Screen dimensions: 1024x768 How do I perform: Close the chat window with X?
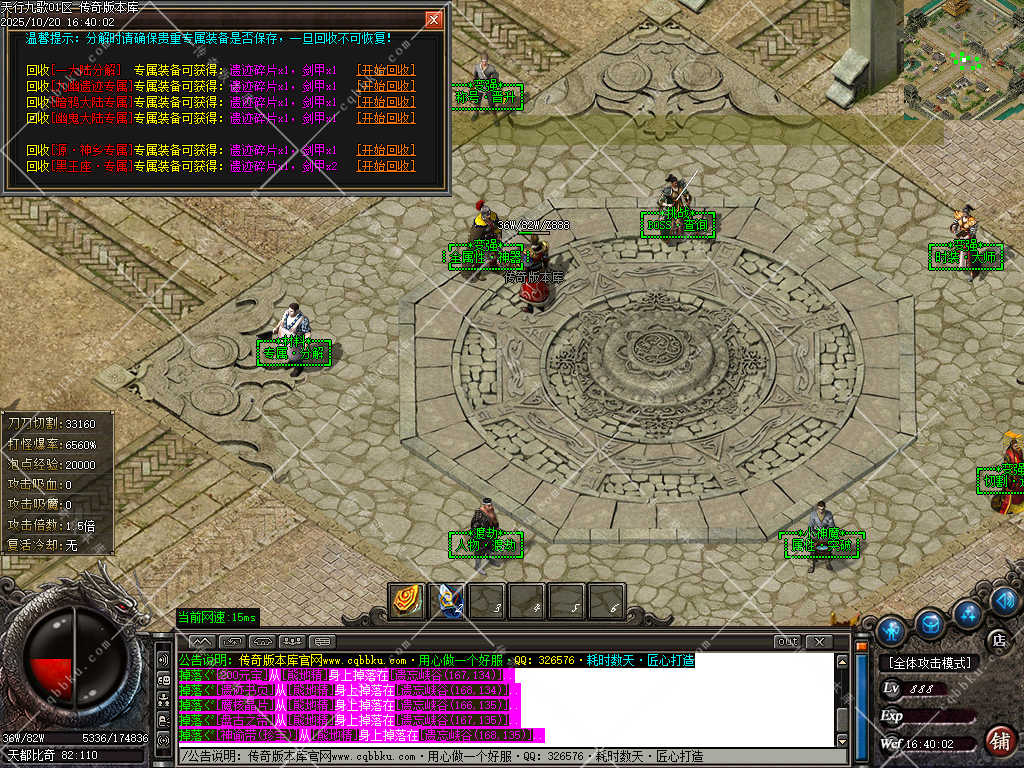click(819, 641)
